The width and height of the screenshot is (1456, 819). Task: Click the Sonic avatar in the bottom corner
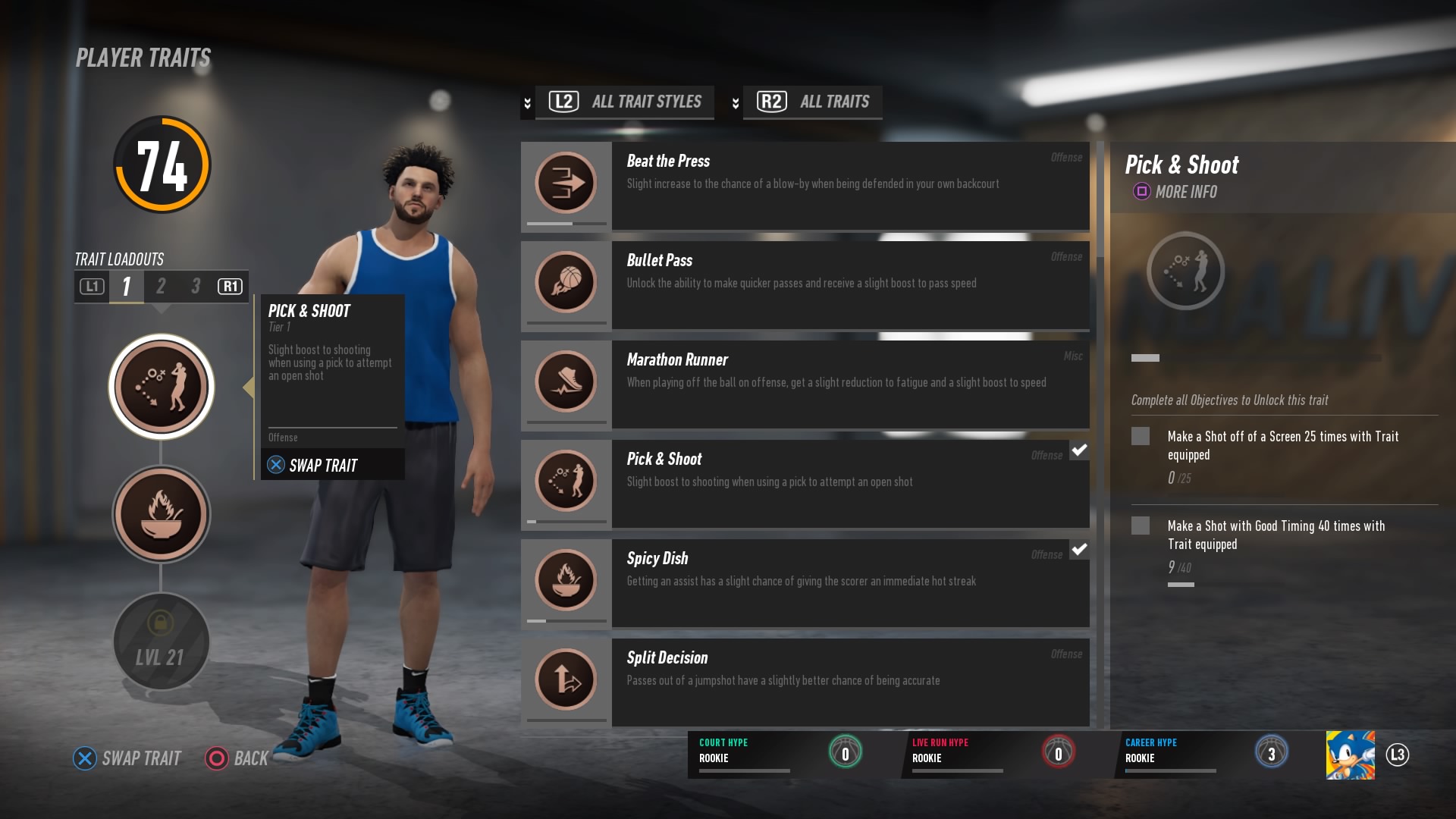(1351, 755)
